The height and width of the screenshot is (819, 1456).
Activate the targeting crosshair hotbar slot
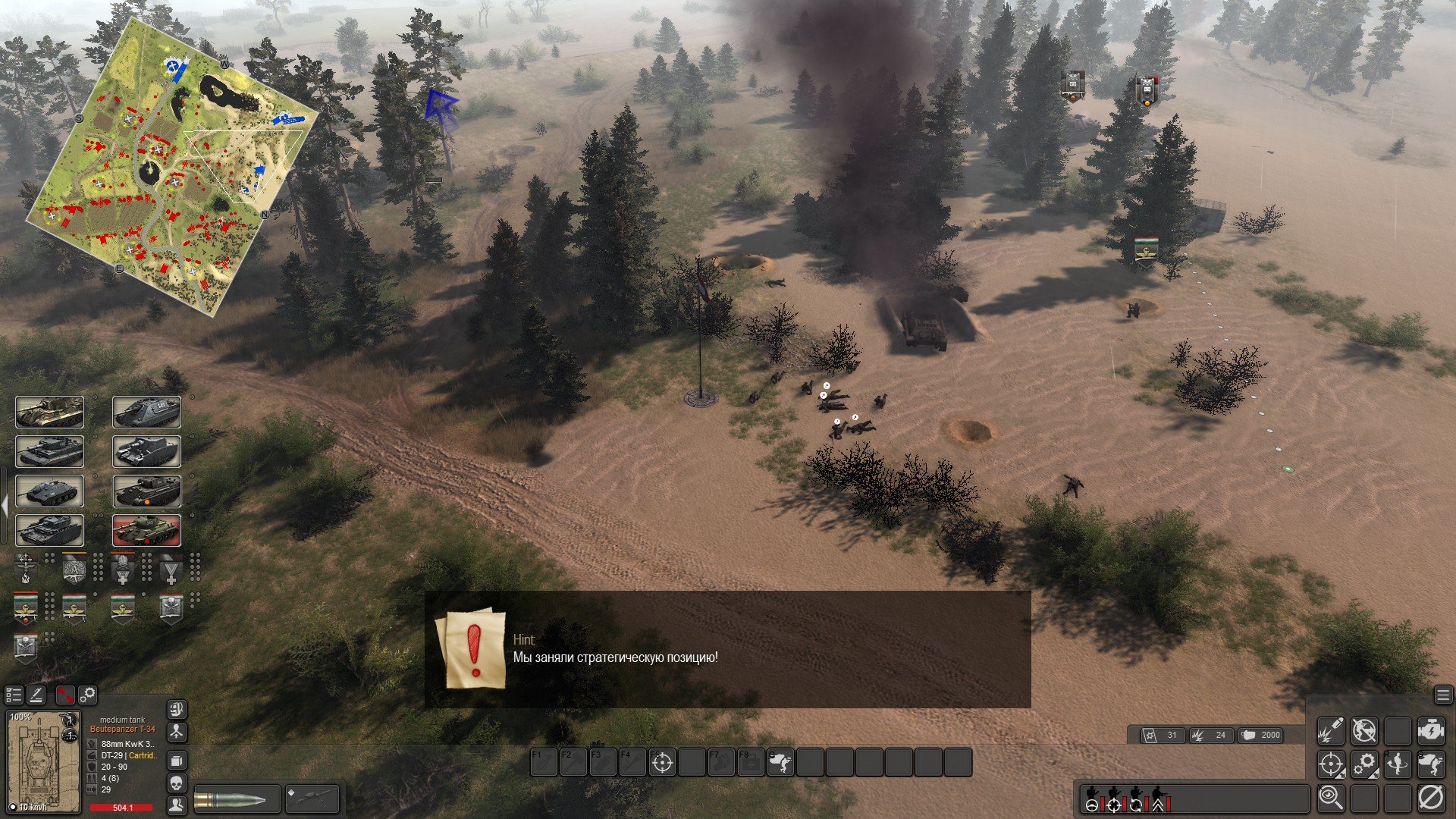(x=662, y=762)
